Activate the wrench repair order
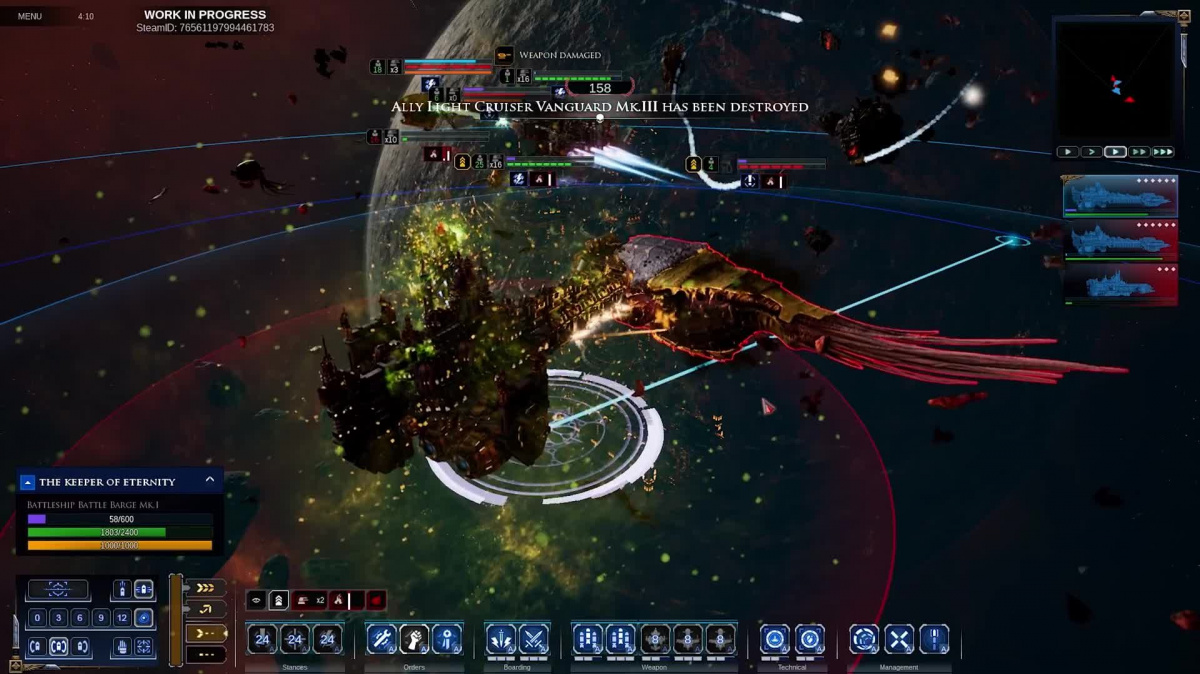Viewport: 1200px width, 674px height. 381,638
